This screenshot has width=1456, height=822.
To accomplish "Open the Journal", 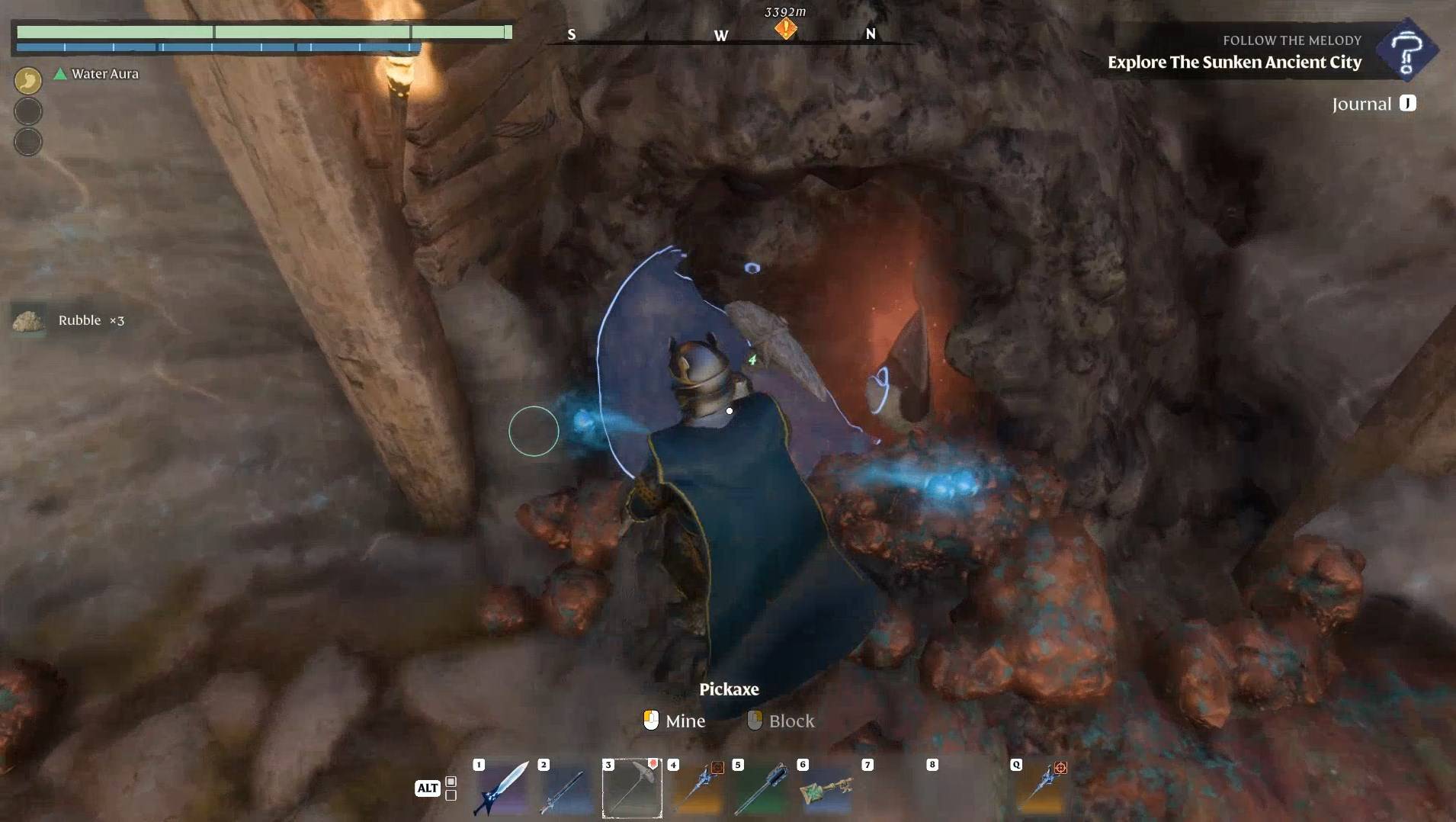I will coord(1372,103).
